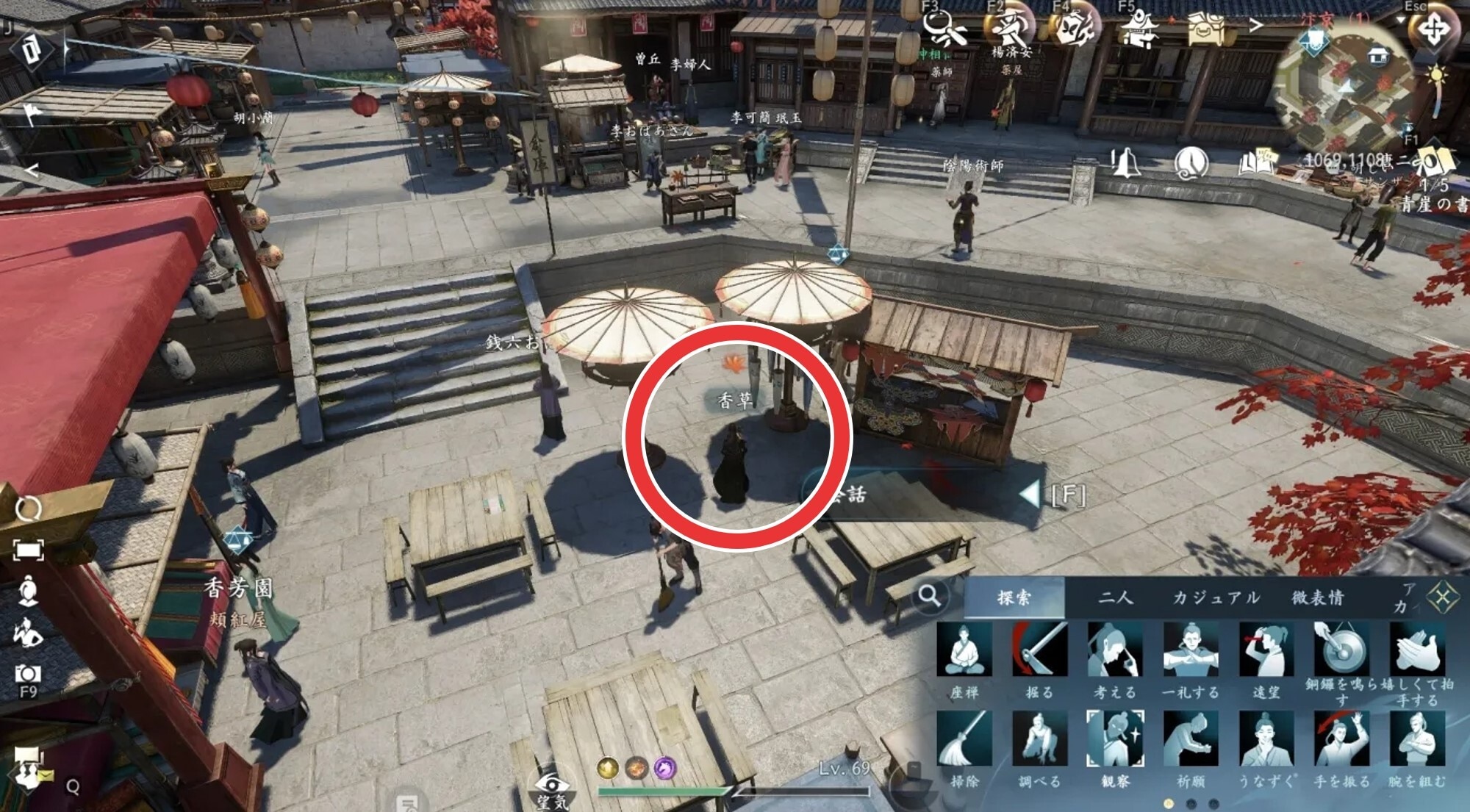Image resolution: width=1470 pixels, height=812 pixels.
Task: Open the bell notification icon
Action: (x=1125, y=163)
